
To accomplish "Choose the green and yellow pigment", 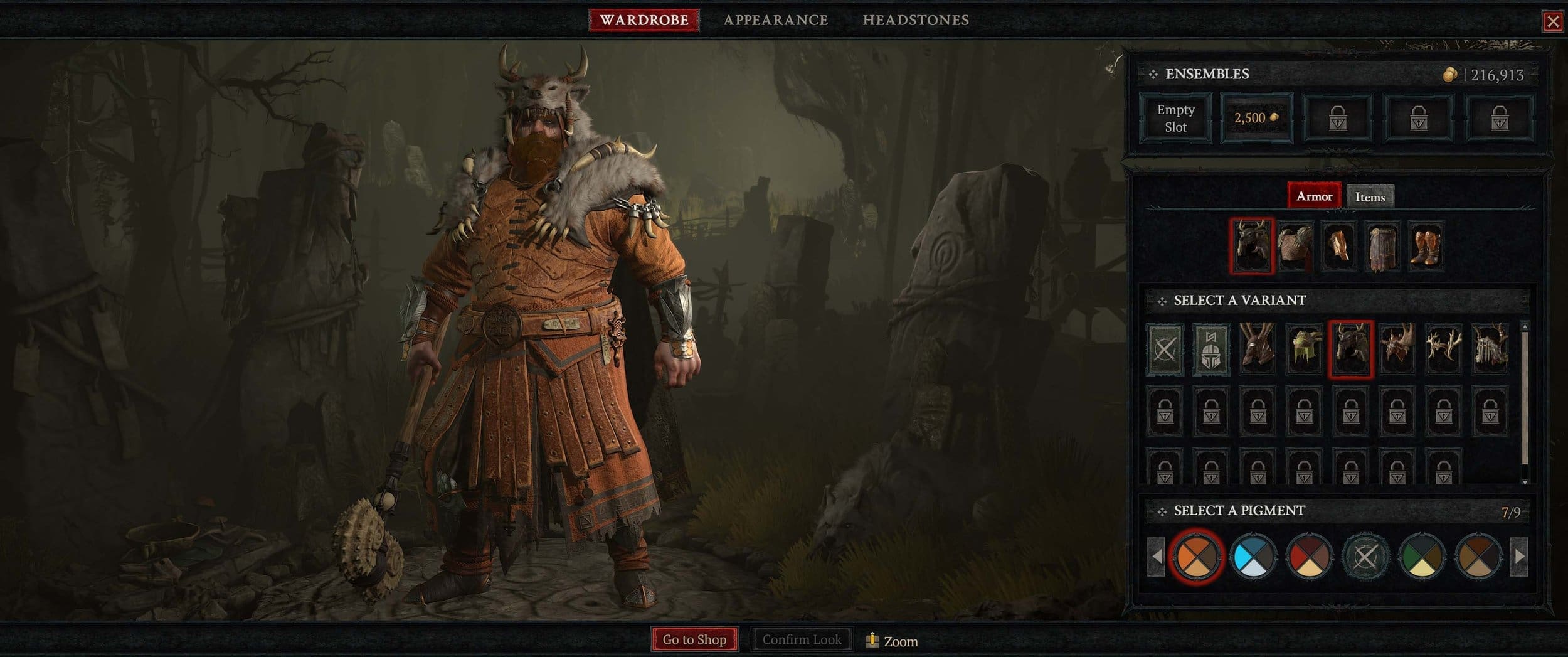I will point(1422,556).
